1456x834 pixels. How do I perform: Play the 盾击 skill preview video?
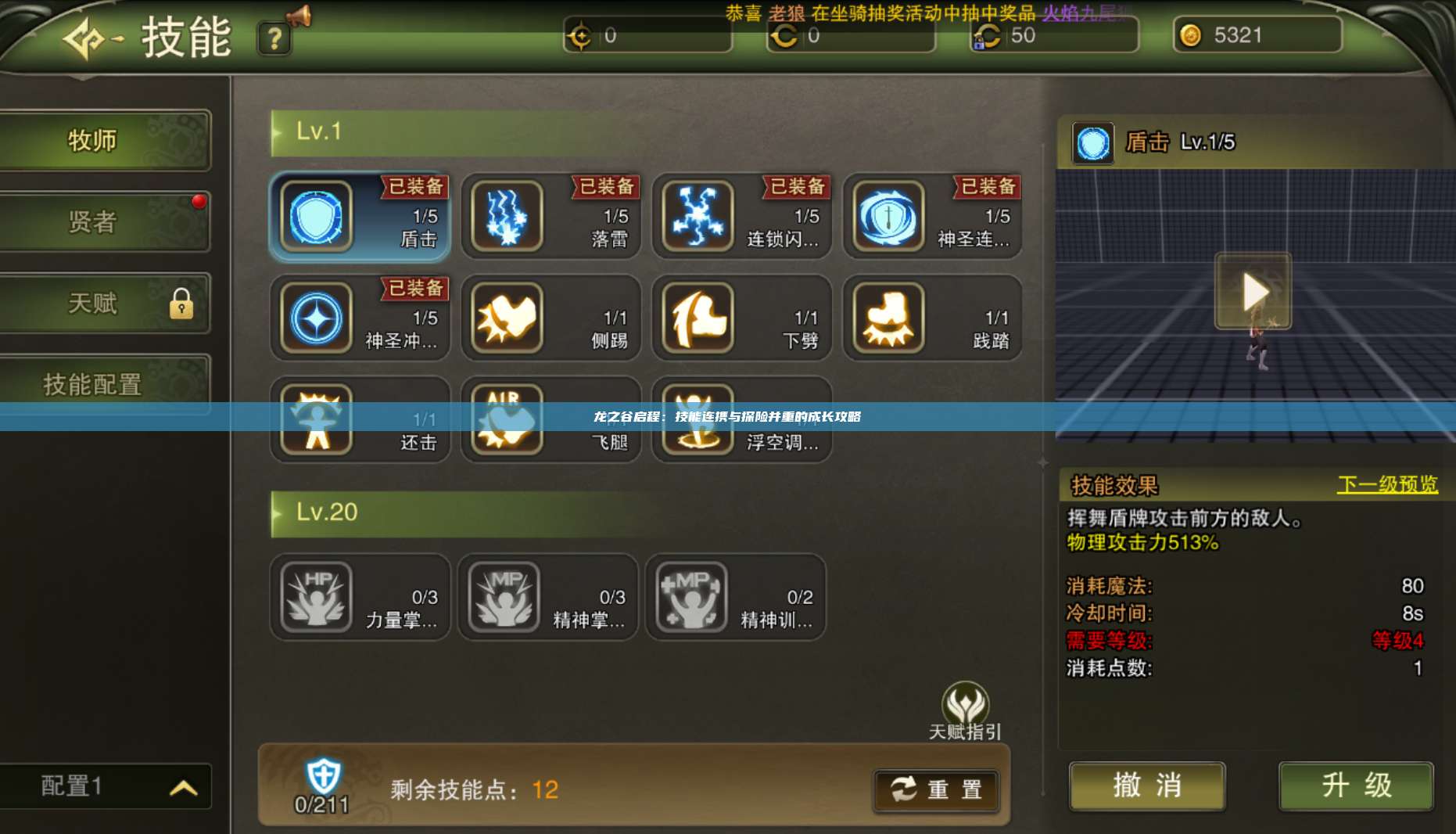[x=1253, y=291]
